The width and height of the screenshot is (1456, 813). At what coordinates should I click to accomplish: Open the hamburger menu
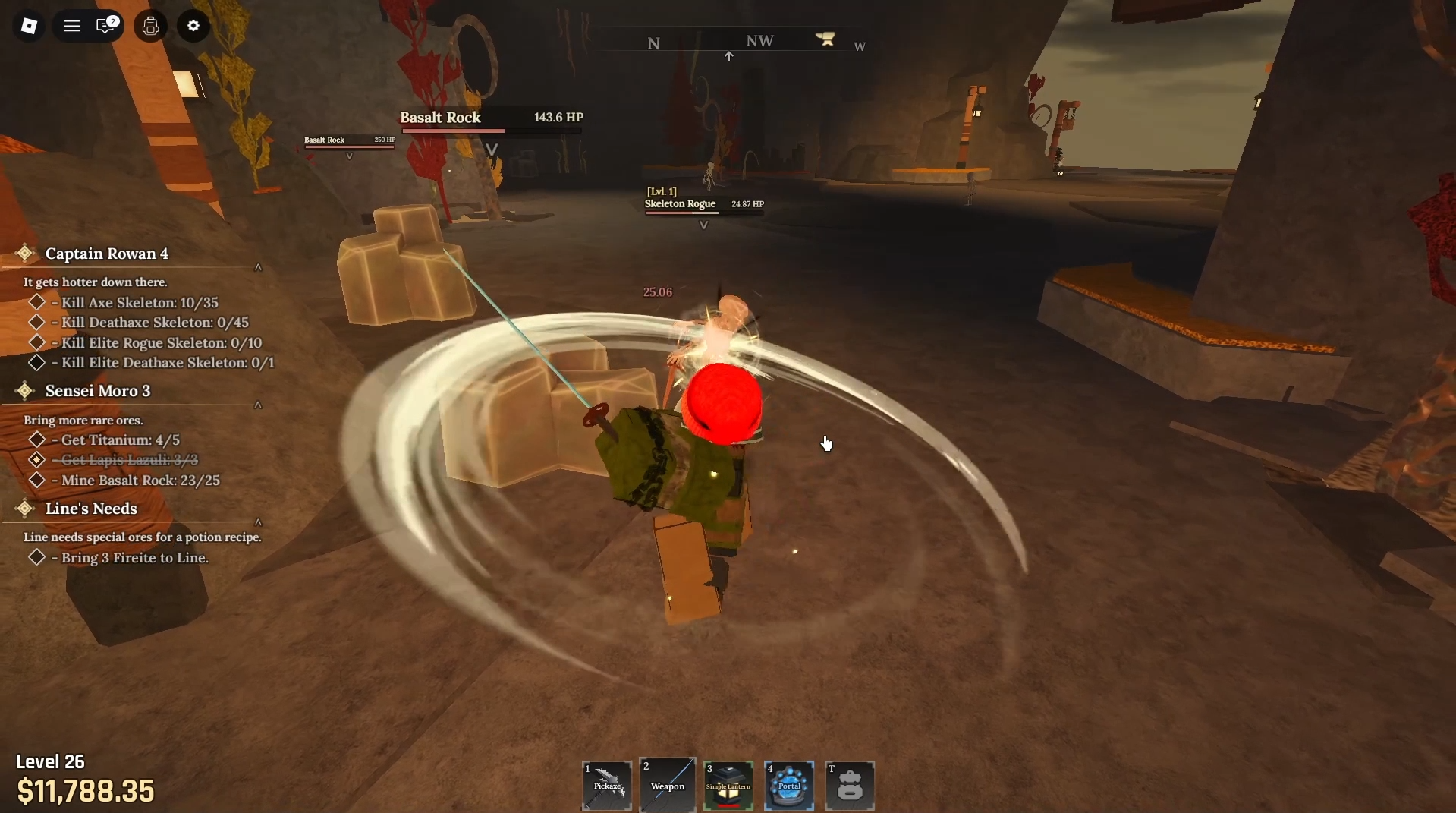[x=71, y=25]
